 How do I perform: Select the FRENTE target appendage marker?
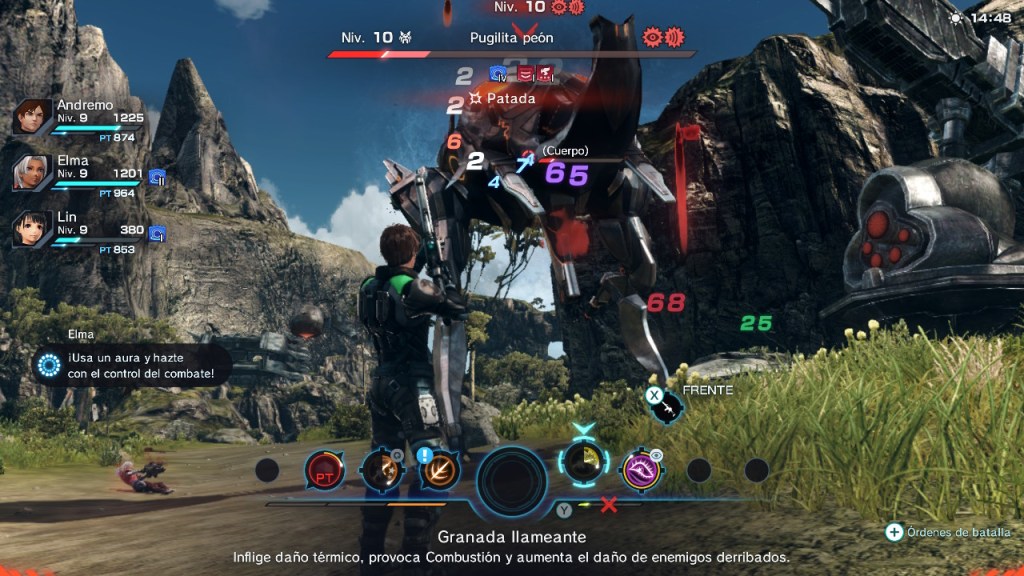point(665,402)
